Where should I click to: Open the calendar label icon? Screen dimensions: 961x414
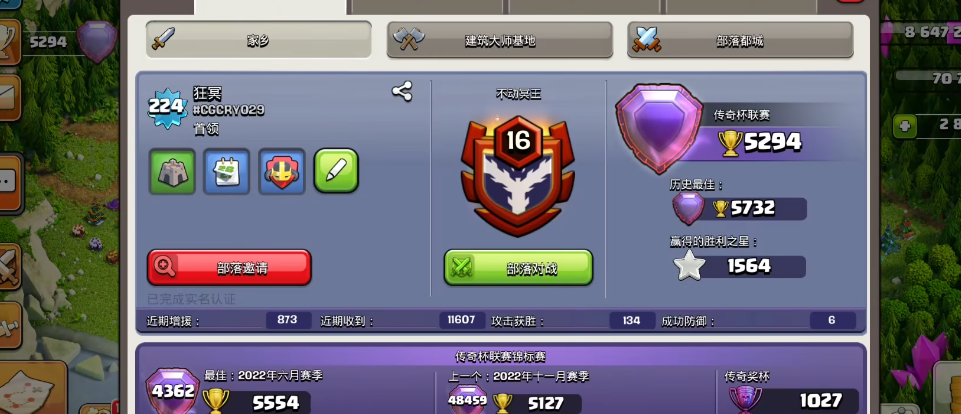pos(227,171)
